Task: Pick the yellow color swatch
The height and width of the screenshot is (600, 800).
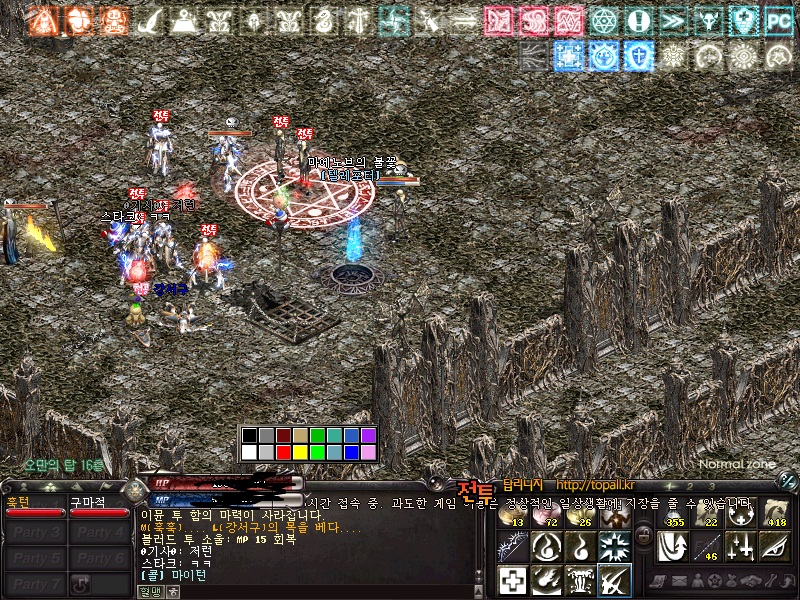Action: [x=301, y=452]
